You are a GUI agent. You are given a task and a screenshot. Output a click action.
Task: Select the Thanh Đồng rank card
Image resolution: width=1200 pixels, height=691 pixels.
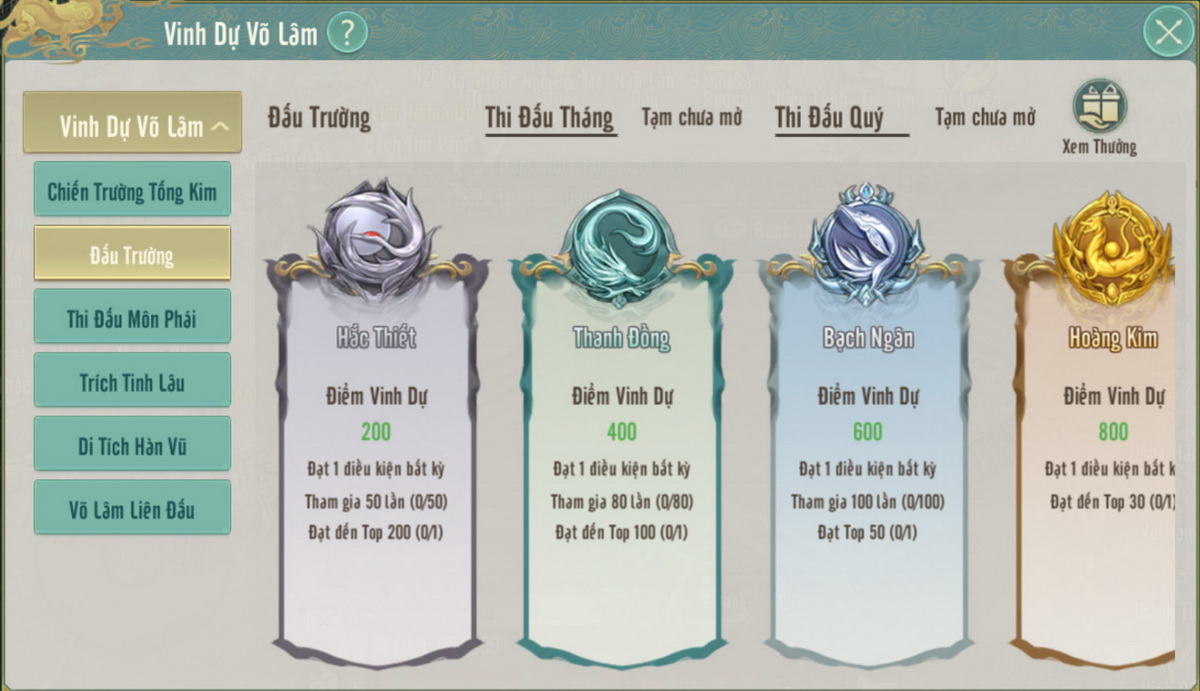621,450
